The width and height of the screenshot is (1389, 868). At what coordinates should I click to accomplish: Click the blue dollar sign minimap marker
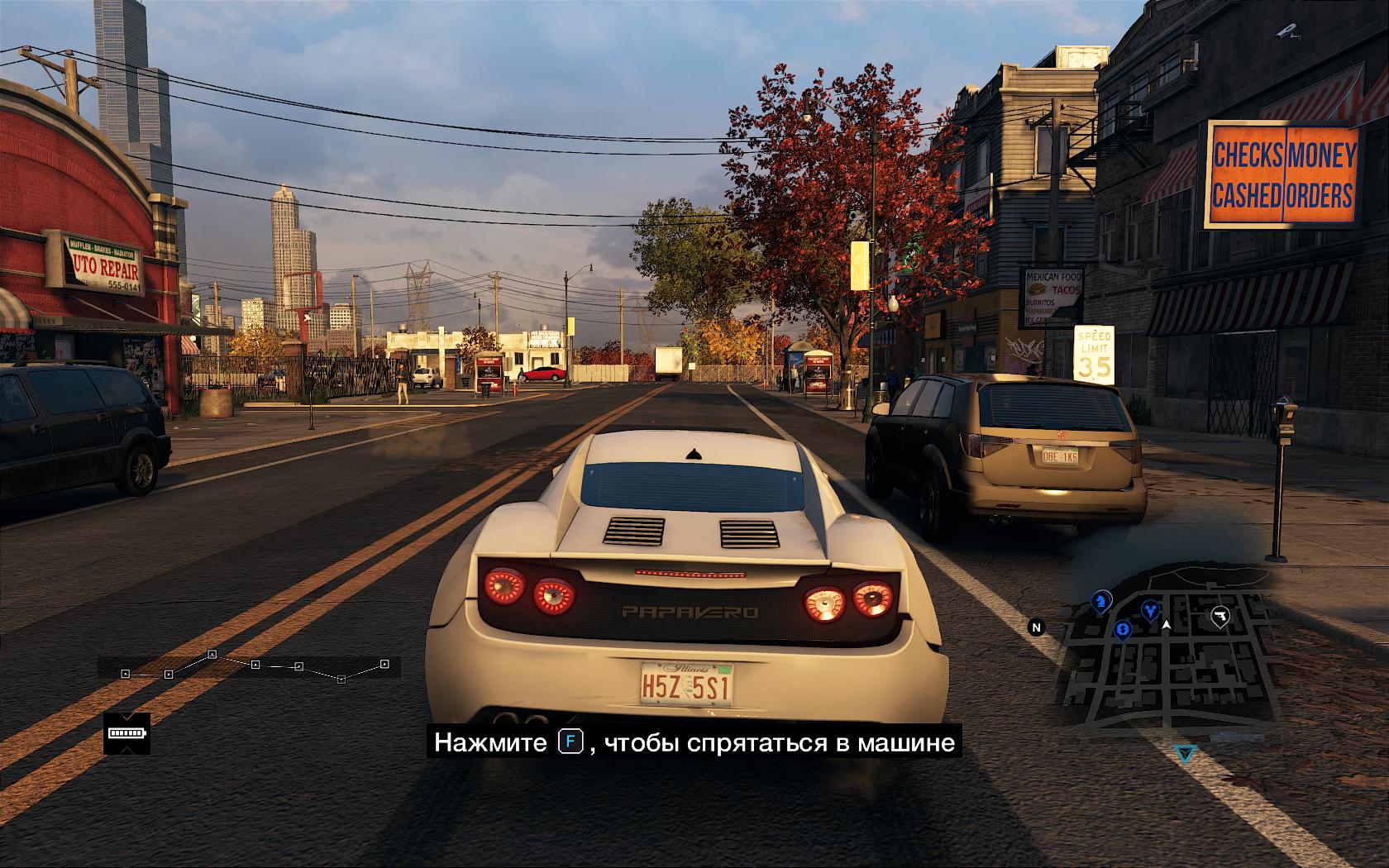pos(1122,631)
